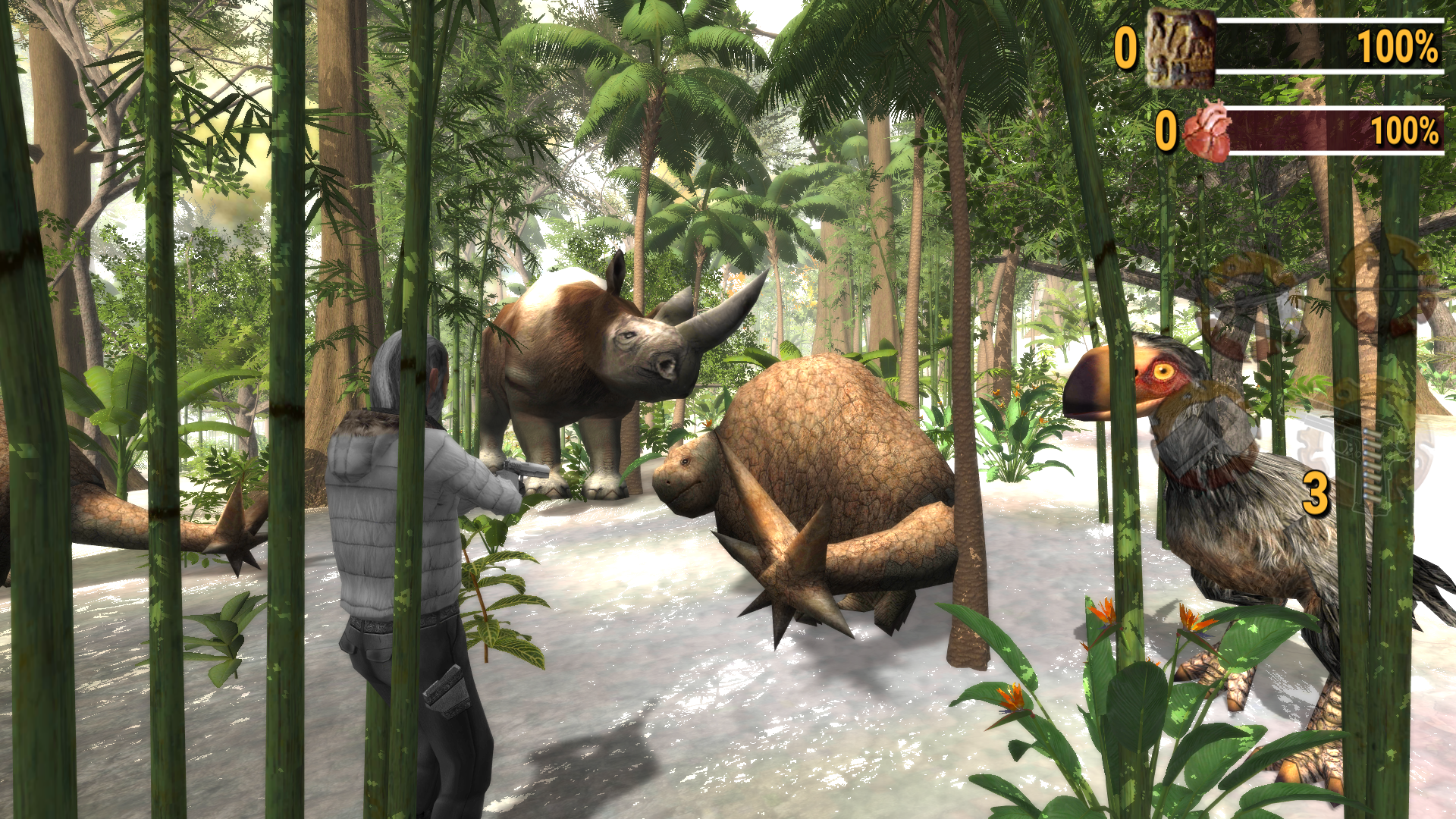The height and width of the screenshot is (819, 1456).
Task: Tap the ammo count '3' indicator
Action: tap(1316, 491)
